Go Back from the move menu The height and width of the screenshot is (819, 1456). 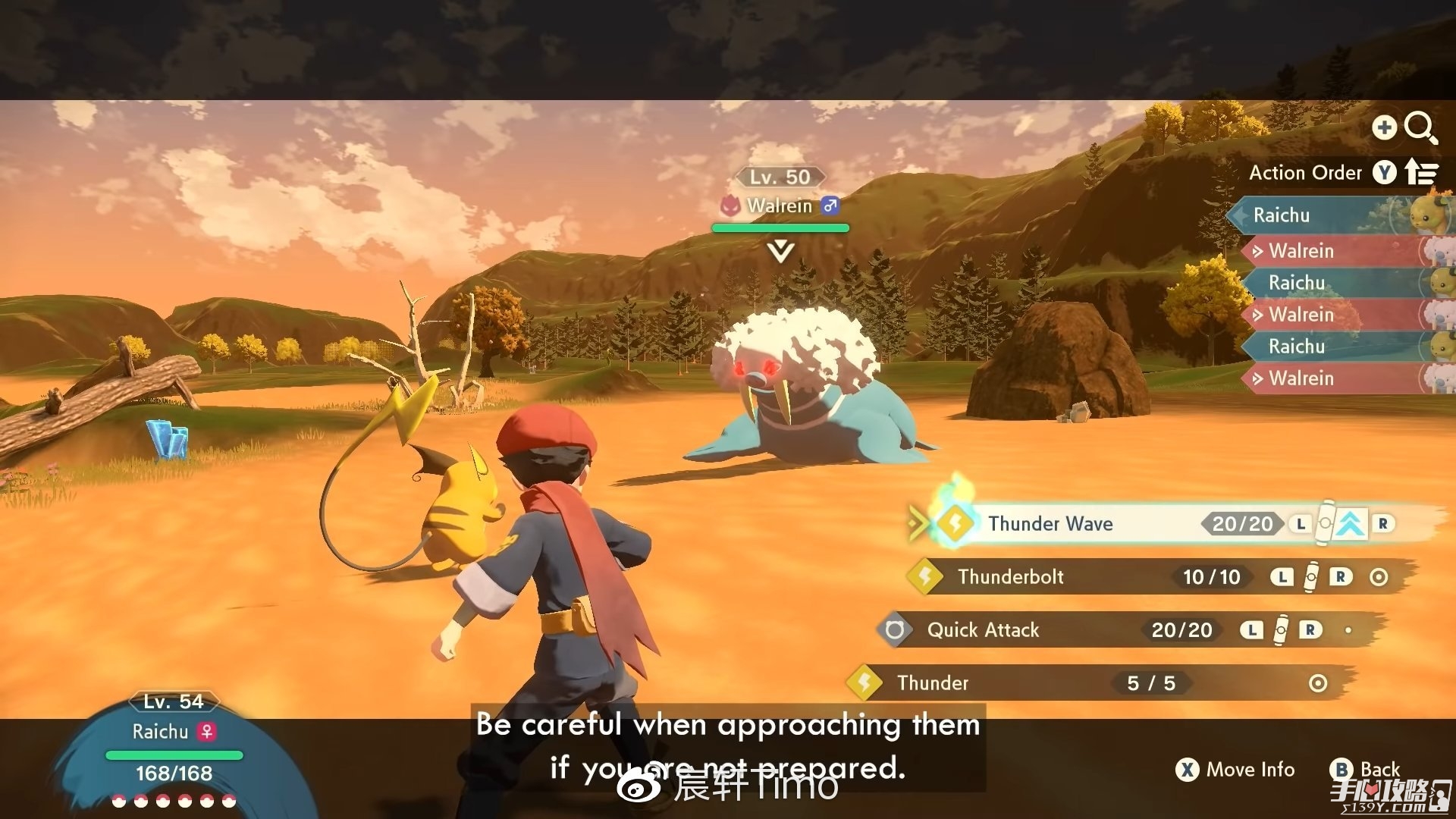click(1366, 770)
